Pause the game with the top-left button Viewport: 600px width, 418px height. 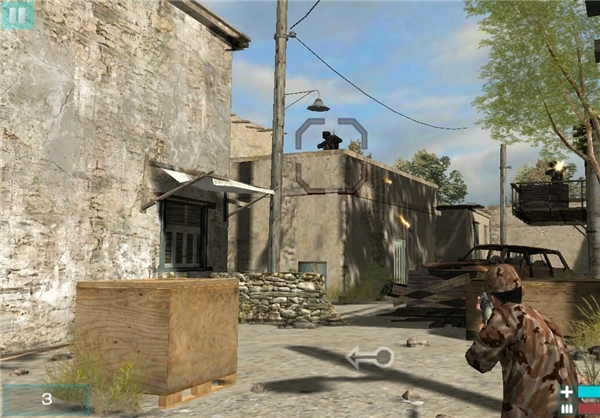pos(16,14)
